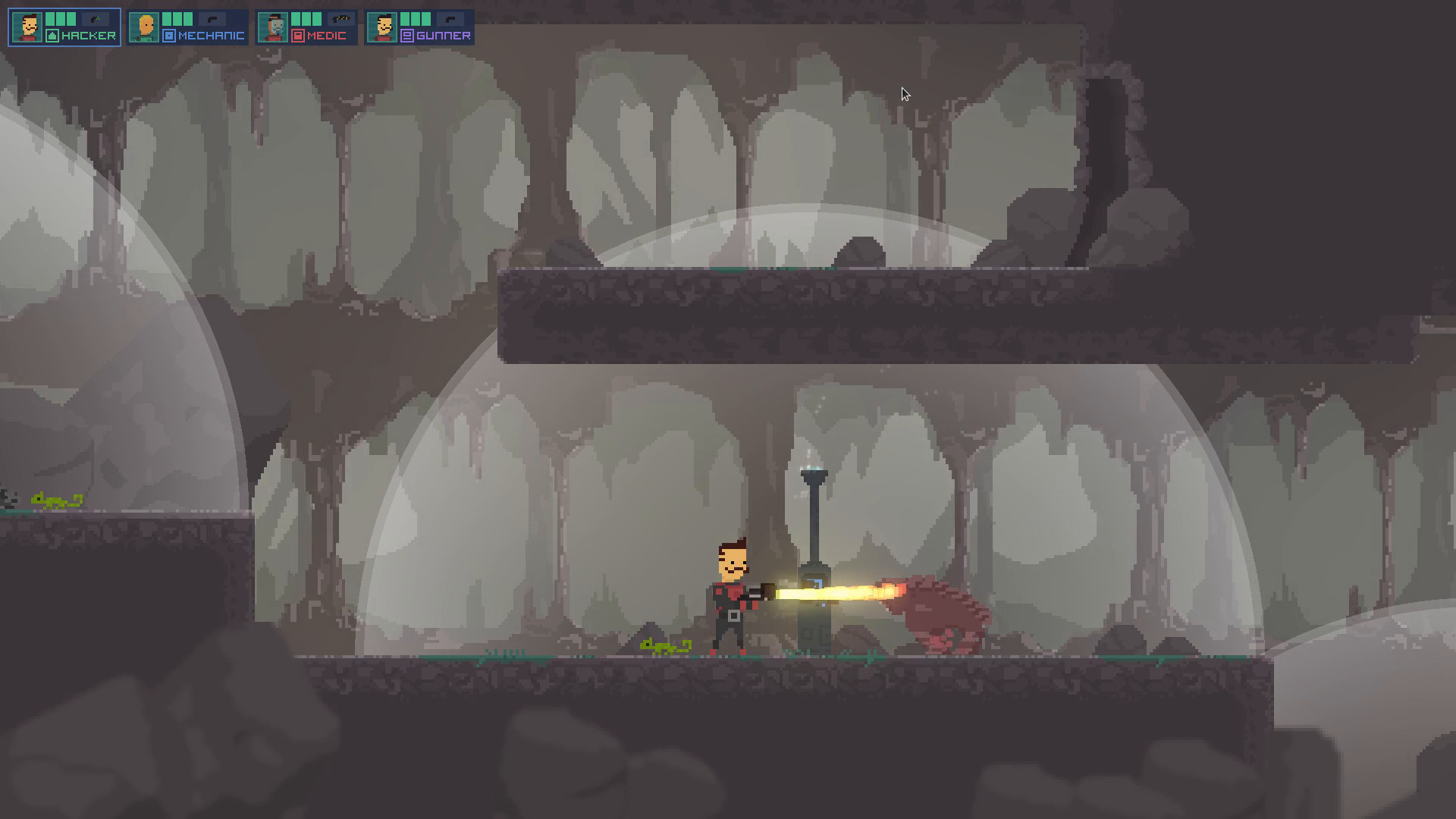This screenshot has height=819, width=1456.
Task: Click the MEDIC name label
Action: pos(325,33)
